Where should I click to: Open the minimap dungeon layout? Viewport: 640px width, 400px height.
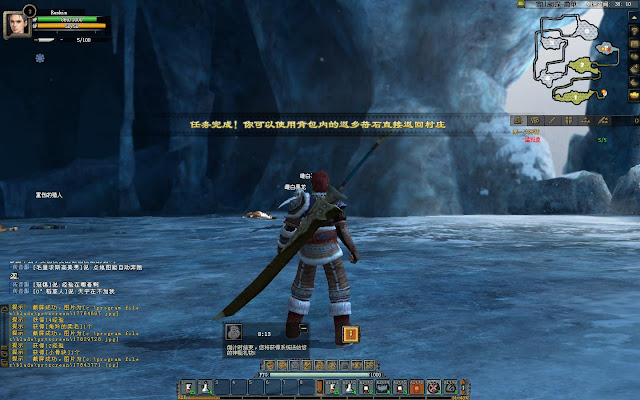(x=568, y=62)
